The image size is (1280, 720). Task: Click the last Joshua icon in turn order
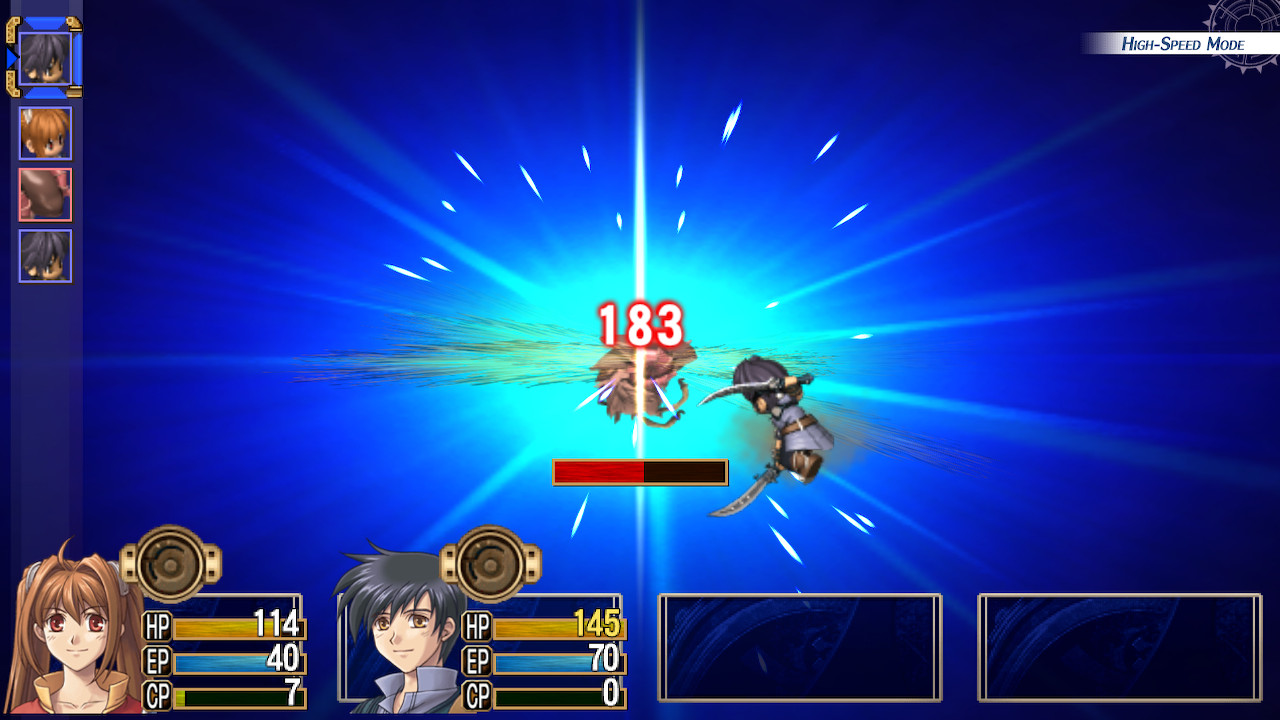click(x=45, y=255)
